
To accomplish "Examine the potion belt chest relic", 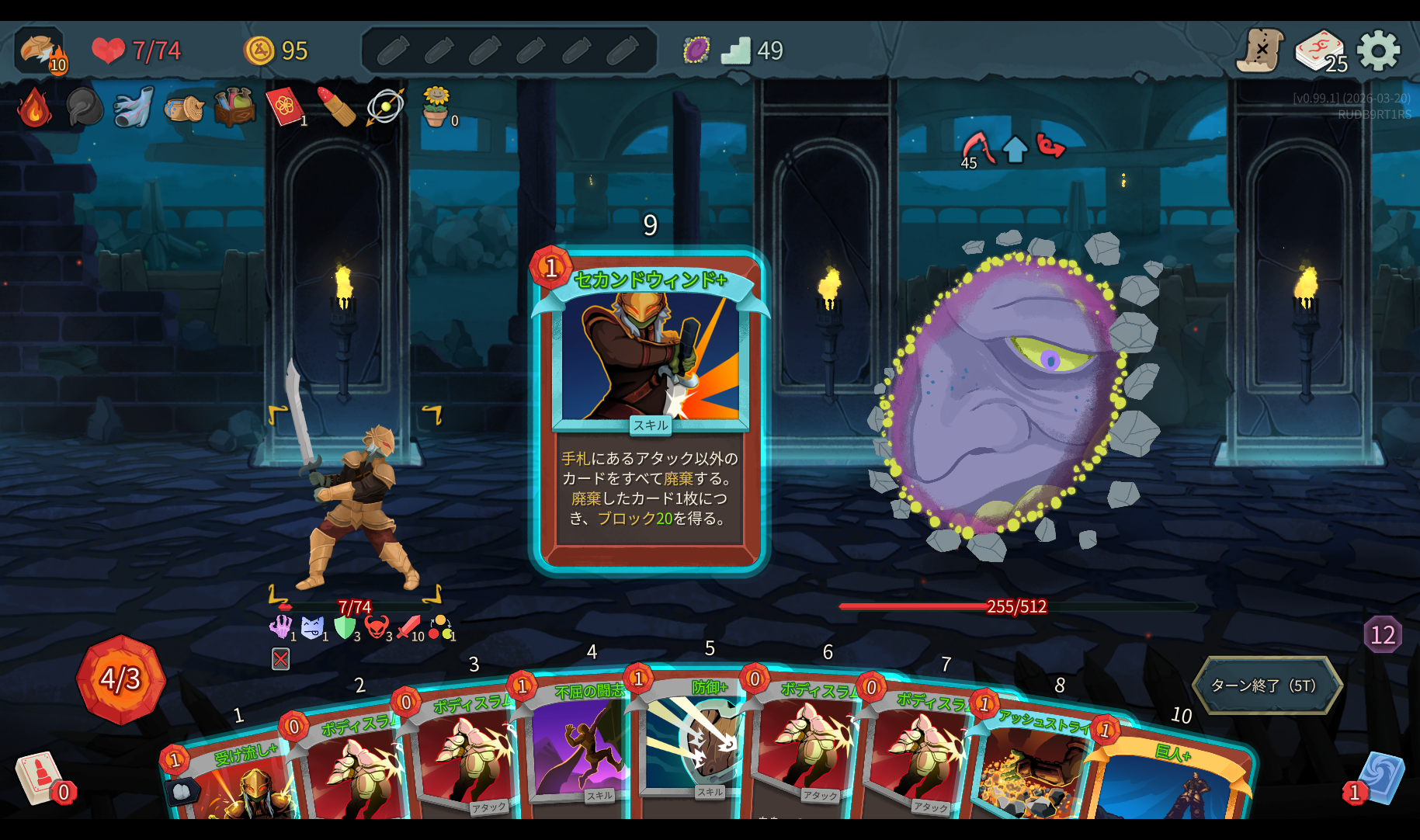I will pyautogui.click(x=234, y=106).
